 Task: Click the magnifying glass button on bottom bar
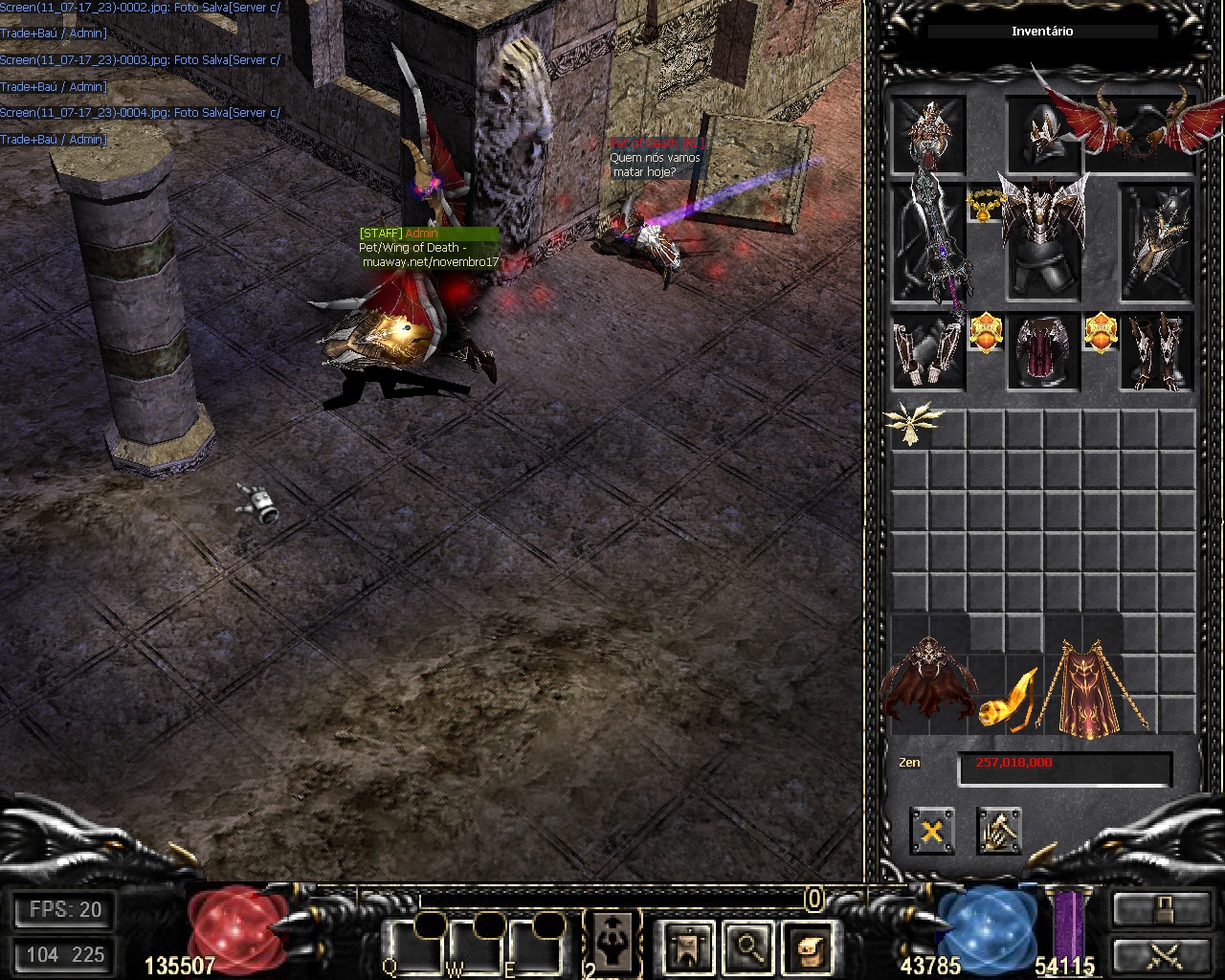747,947
